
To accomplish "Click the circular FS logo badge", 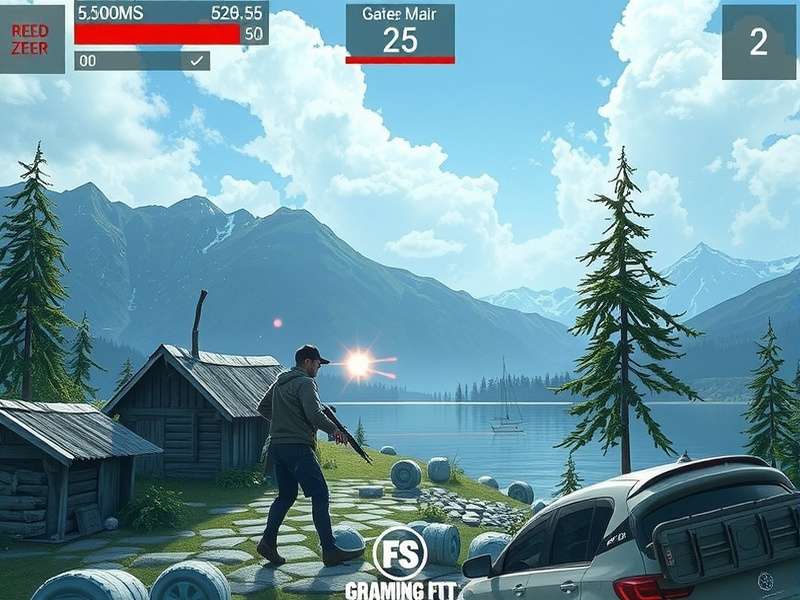I will [x=400, y=553].
